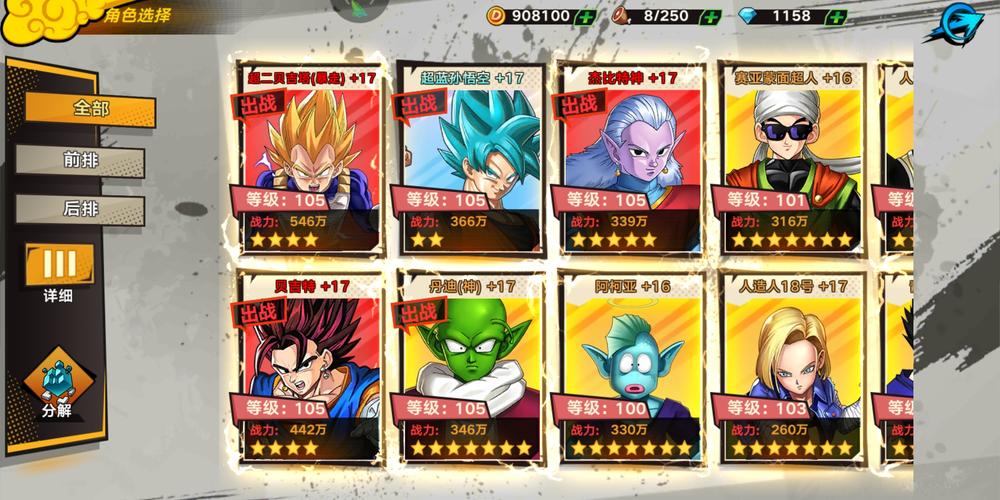The width and height of the screenshot is (1000, 500).
Task: Toggle the 详细 detail view button
Action: (x=58, y=270)
